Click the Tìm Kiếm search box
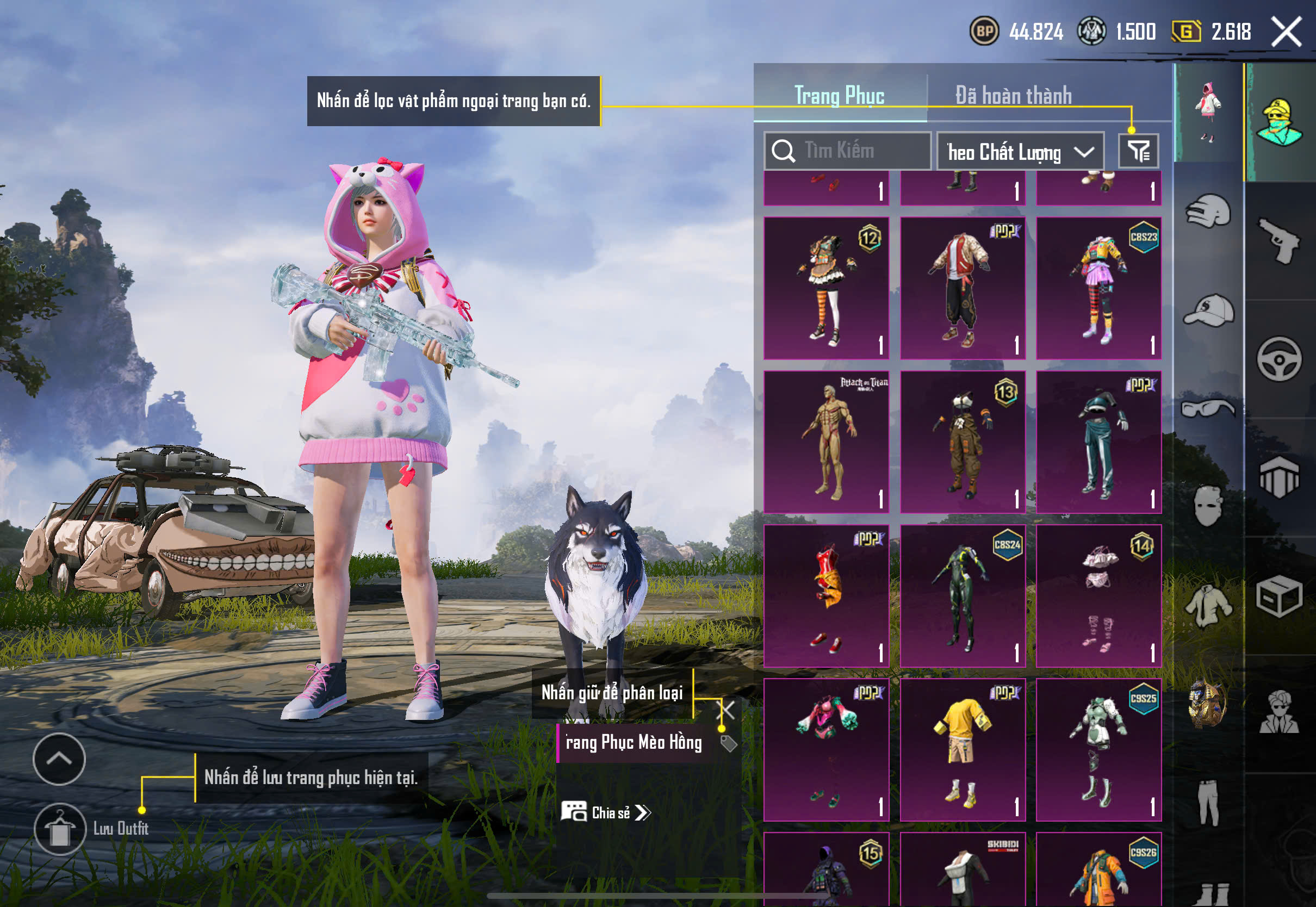This screenshot has width=1316, height=907. click(x=847, y=151)
